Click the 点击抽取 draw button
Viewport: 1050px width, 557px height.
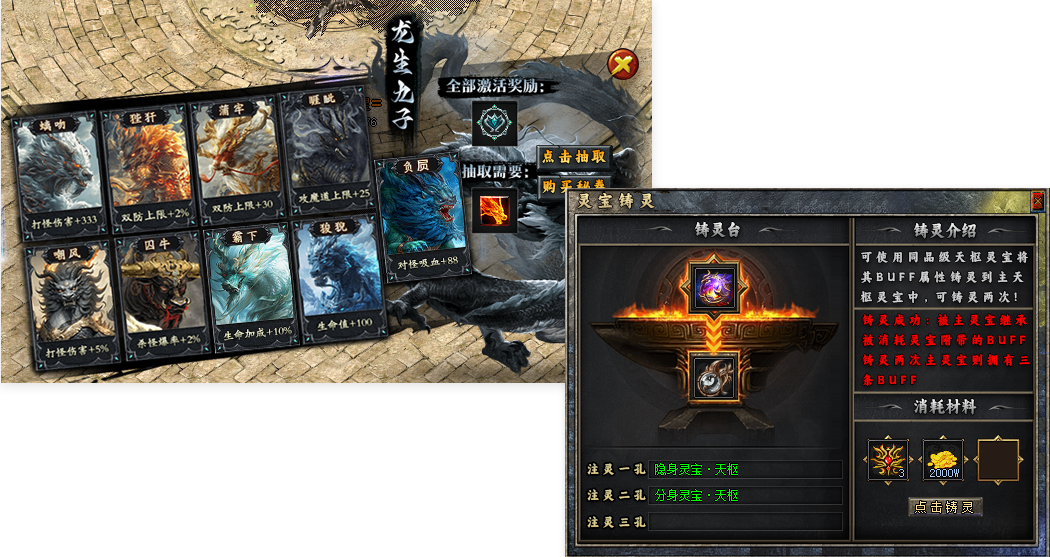coord(574,157)
